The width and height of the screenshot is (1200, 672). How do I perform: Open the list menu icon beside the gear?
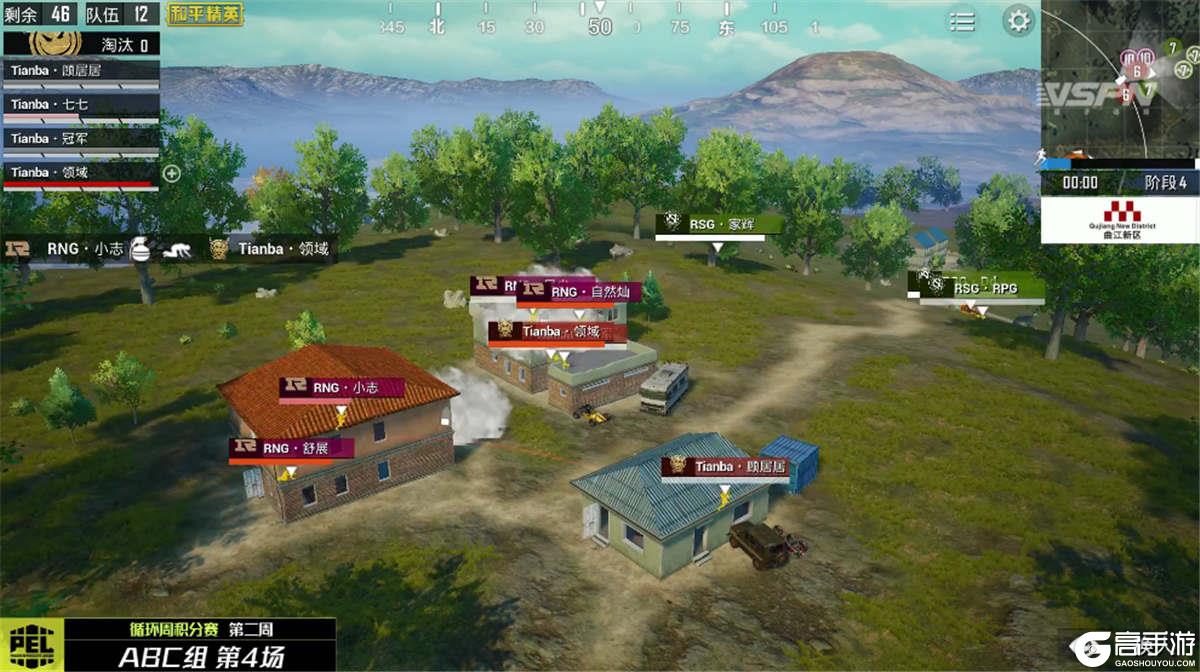(962, 22)
